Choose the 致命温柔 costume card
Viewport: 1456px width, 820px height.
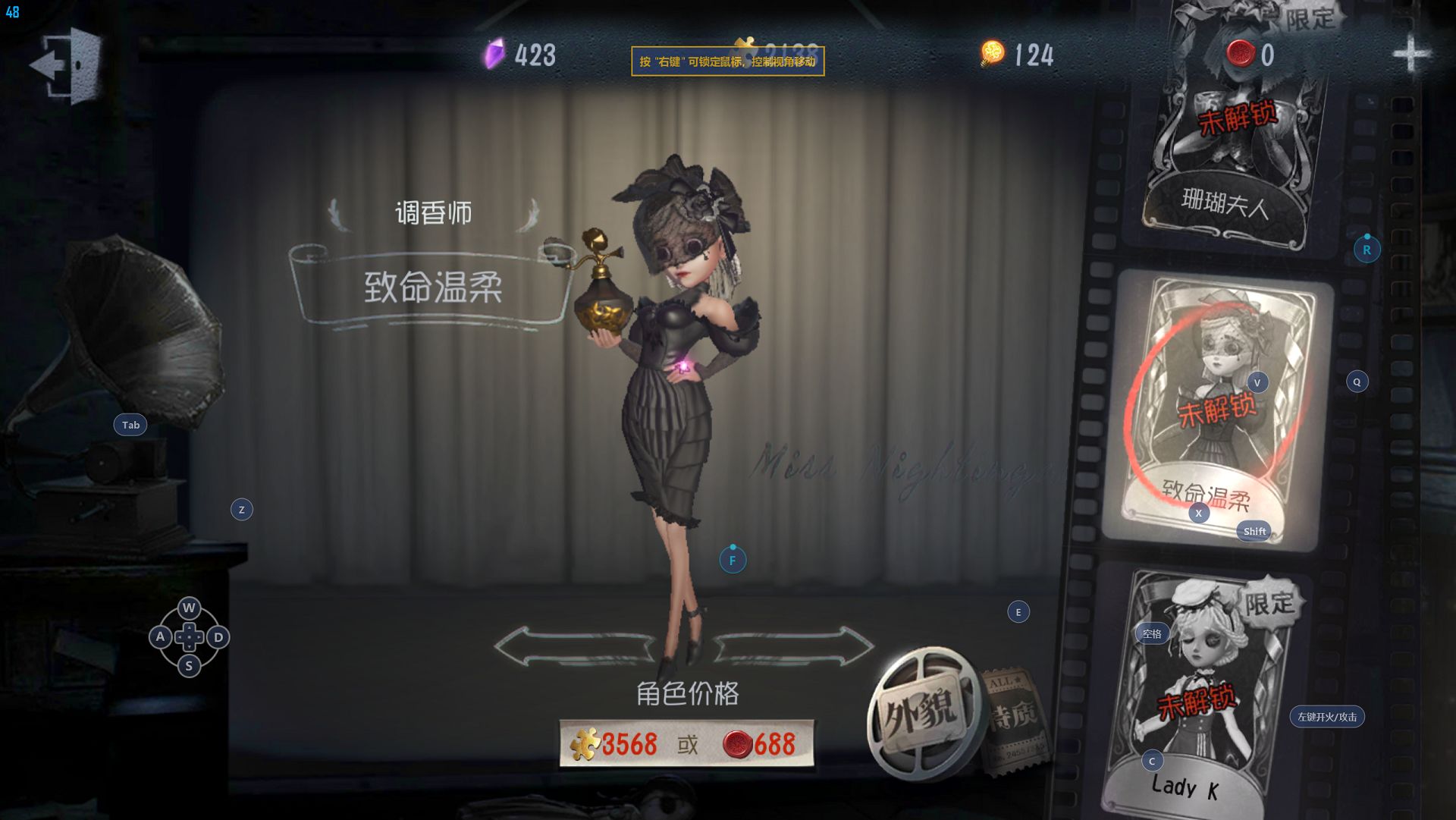tap(1217, 406)
